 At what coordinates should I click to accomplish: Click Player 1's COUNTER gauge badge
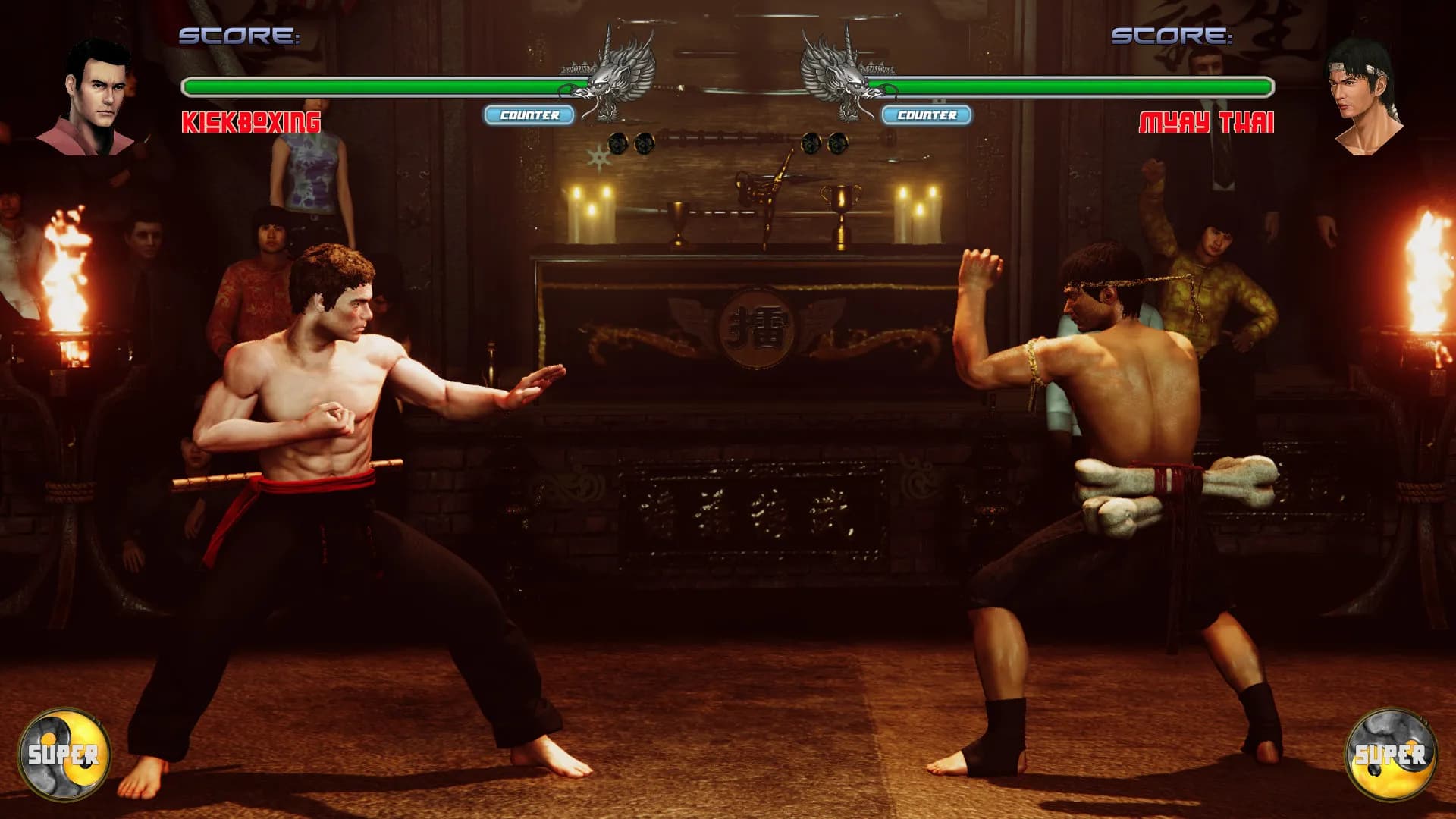pyautogui.click(x=531, y=116)
